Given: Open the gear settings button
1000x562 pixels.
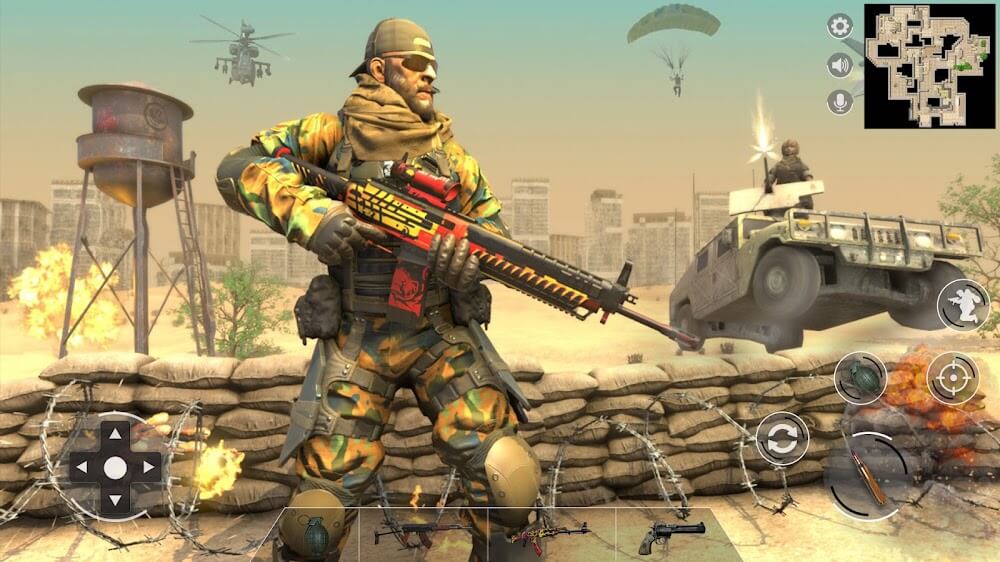Looking at the screenshot, I should click(x=840, y=27).
